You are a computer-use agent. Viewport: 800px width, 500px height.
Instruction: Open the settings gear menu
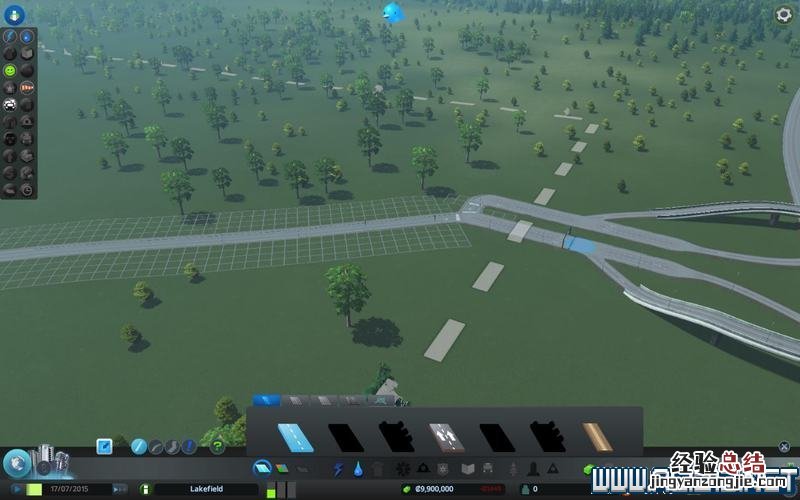coord(784,14)
